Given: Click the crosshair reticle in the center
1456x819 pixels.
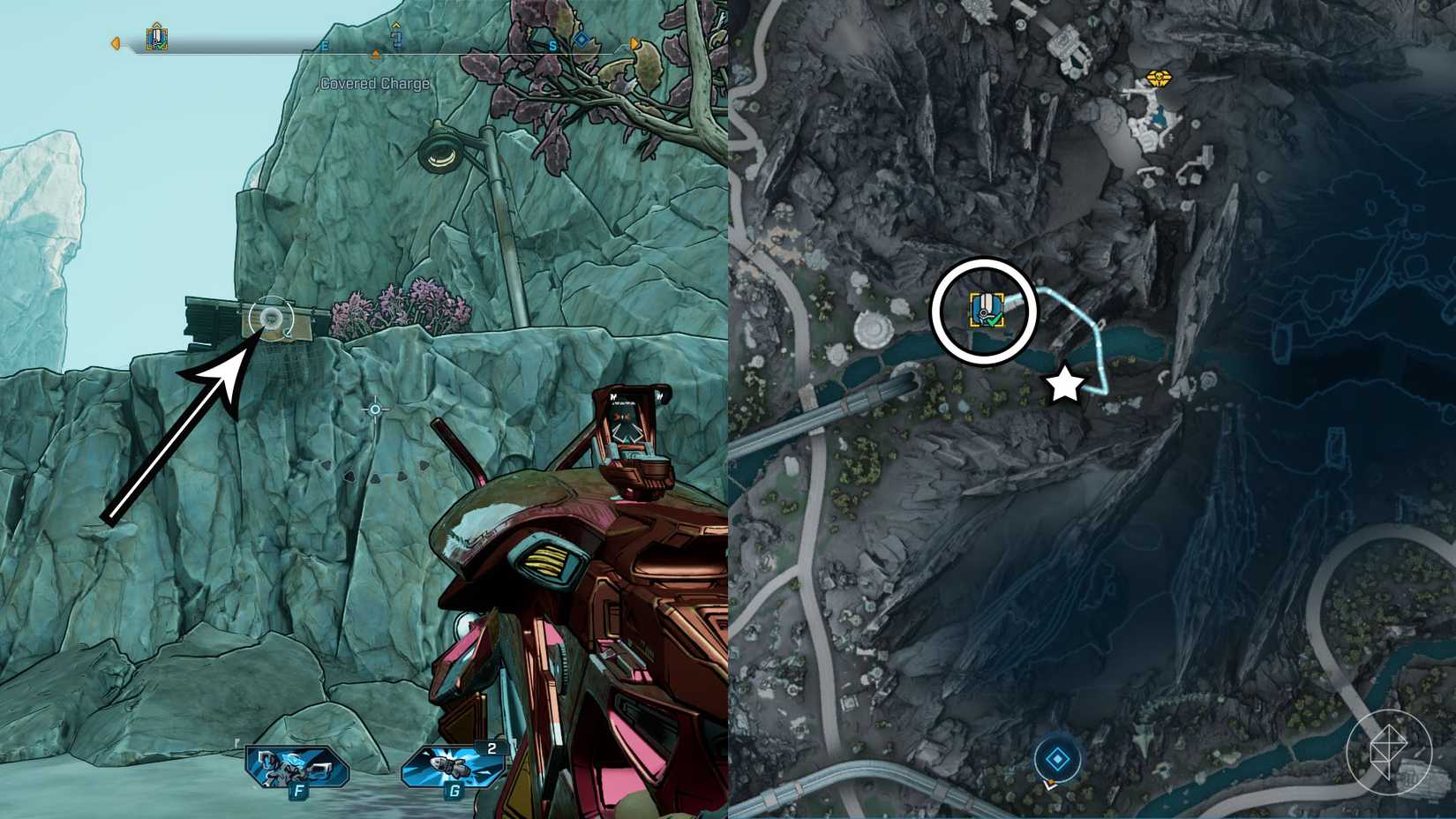Looking at the screenshot, I should pyautogui.click(x=374, y=410).
